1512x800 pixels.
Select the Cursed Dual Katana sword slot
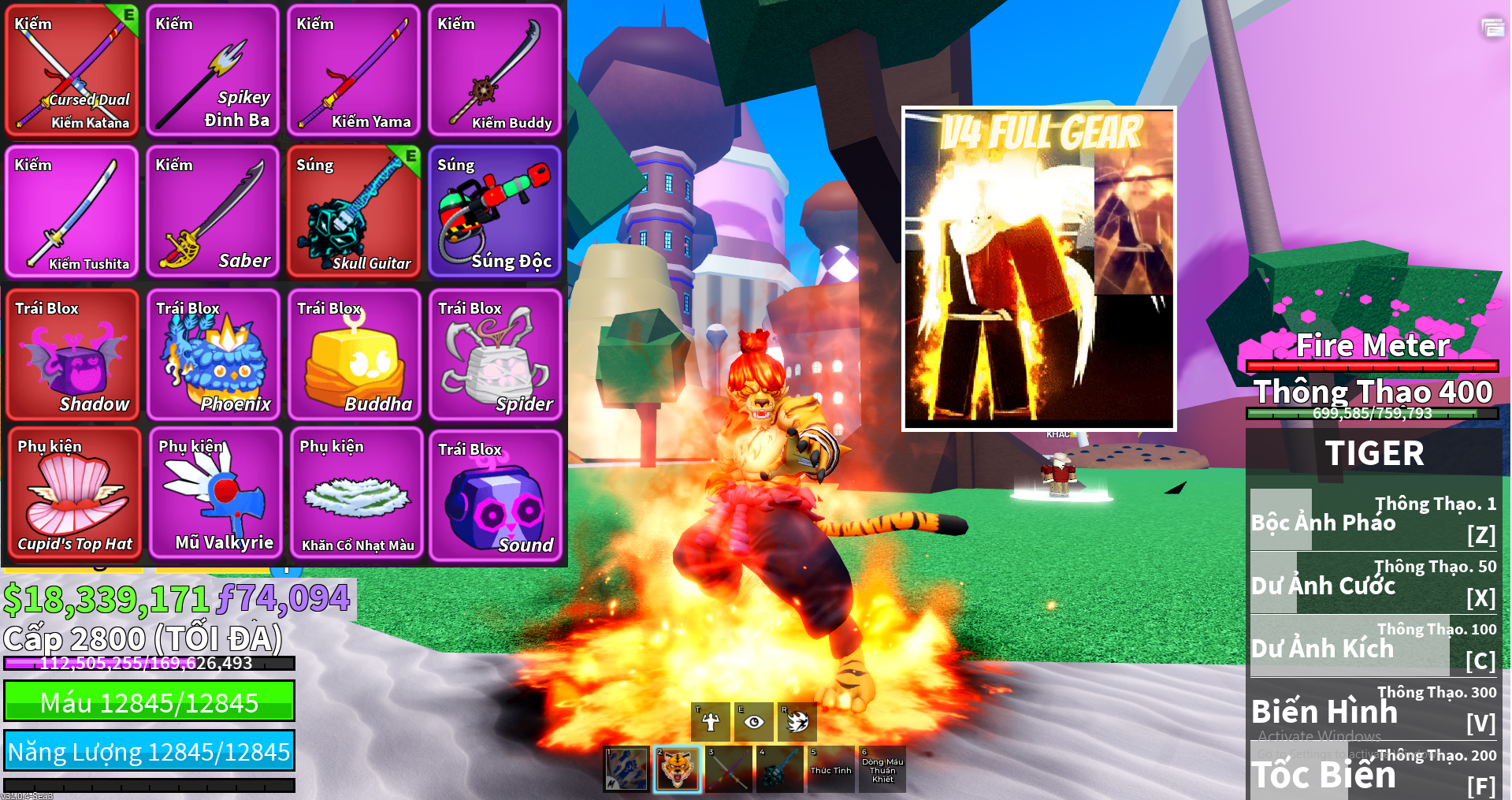tap(72, 70)
